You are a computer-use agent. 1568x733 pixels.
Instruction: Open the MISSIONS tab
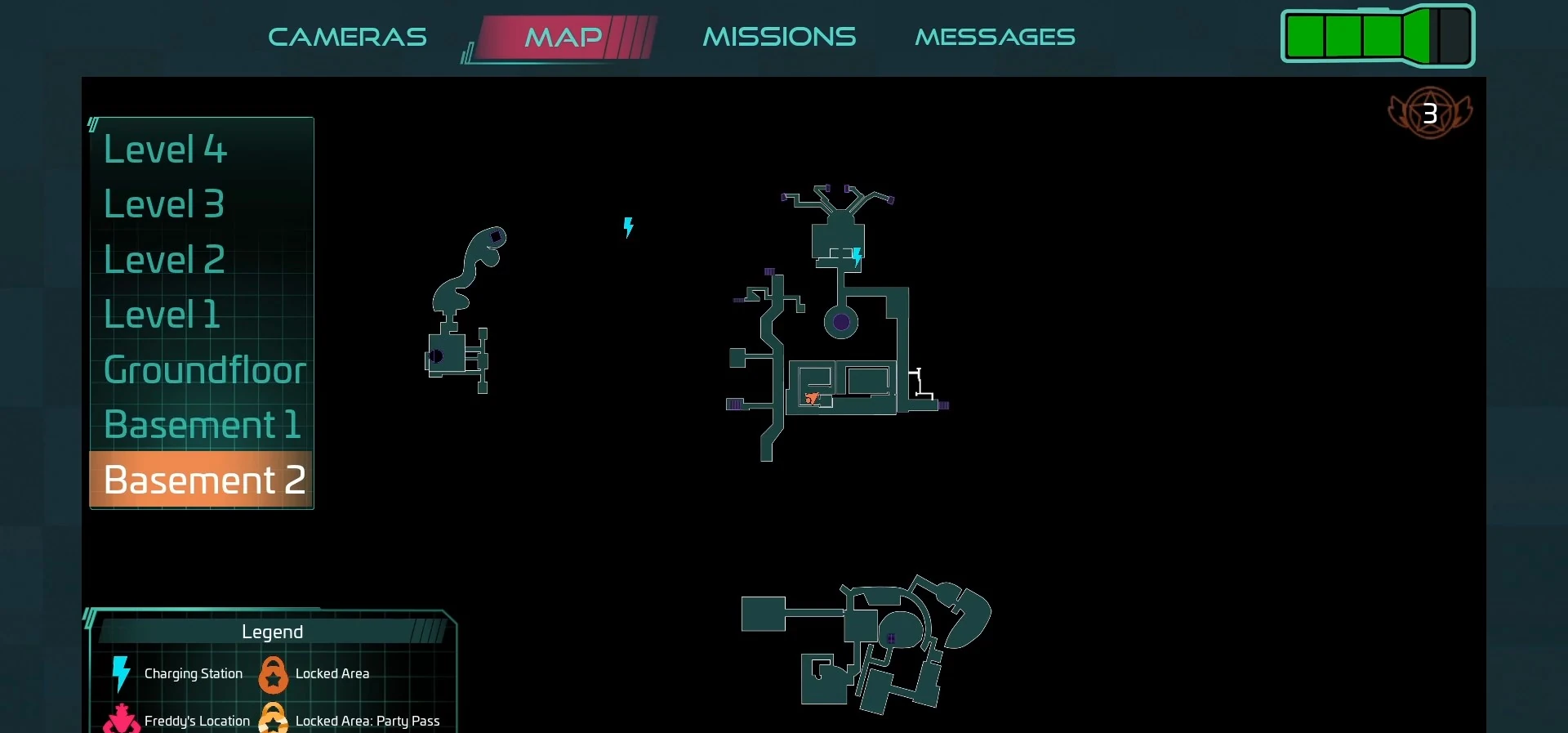click(778, 36)
